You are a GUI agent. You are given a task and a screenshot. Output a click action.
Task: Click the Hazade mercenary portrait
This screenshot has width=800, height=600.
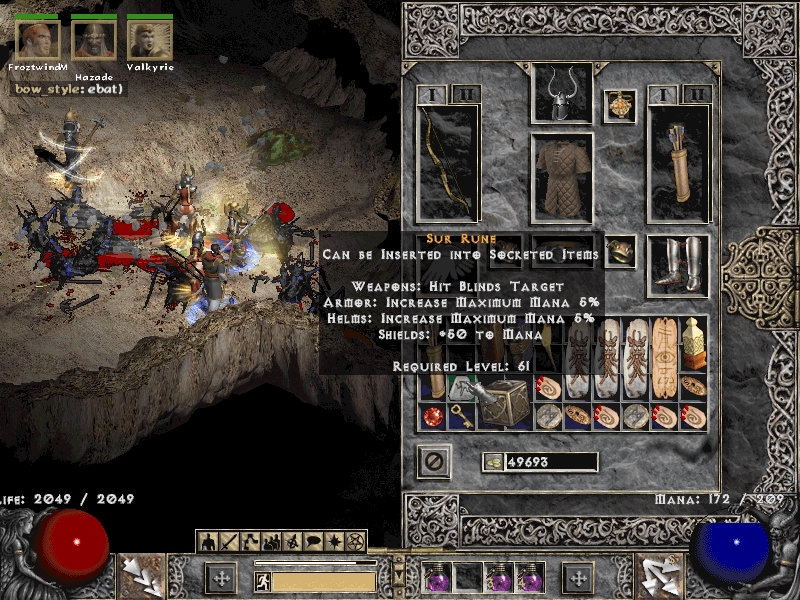point(94,39)
